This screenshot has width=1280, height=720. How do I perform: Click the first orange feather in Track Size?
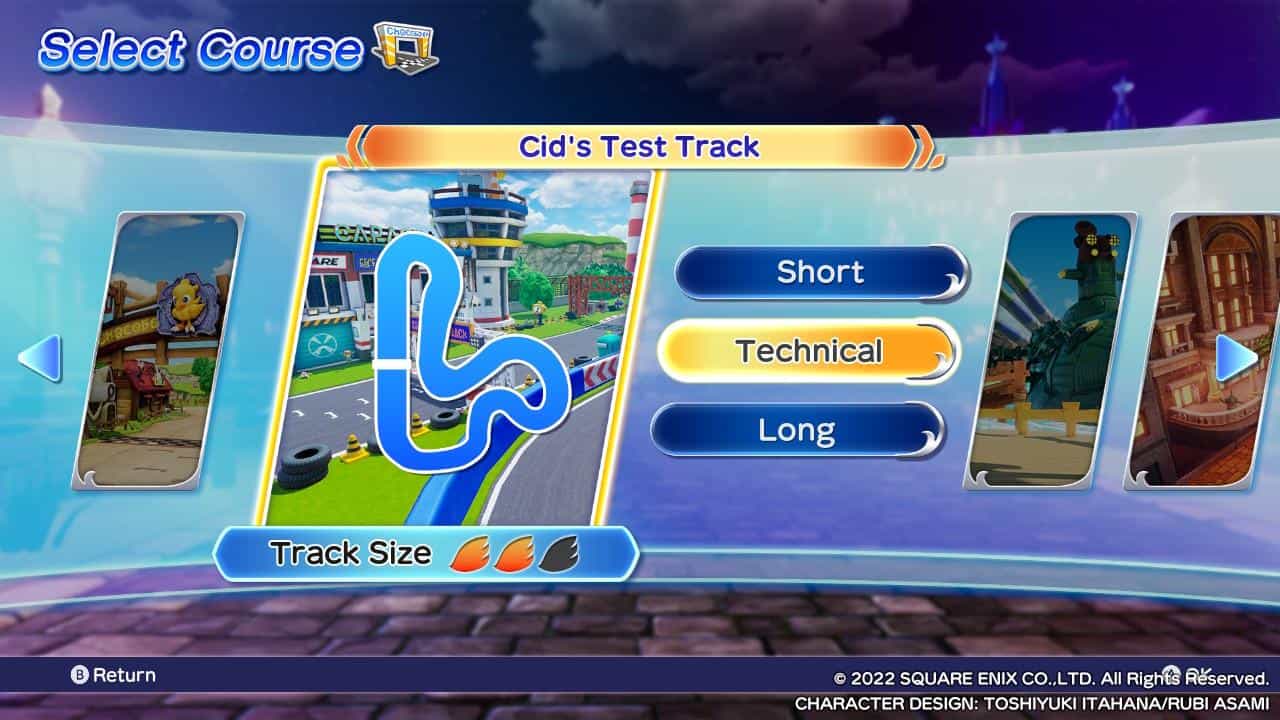click(x=470, y=553)
